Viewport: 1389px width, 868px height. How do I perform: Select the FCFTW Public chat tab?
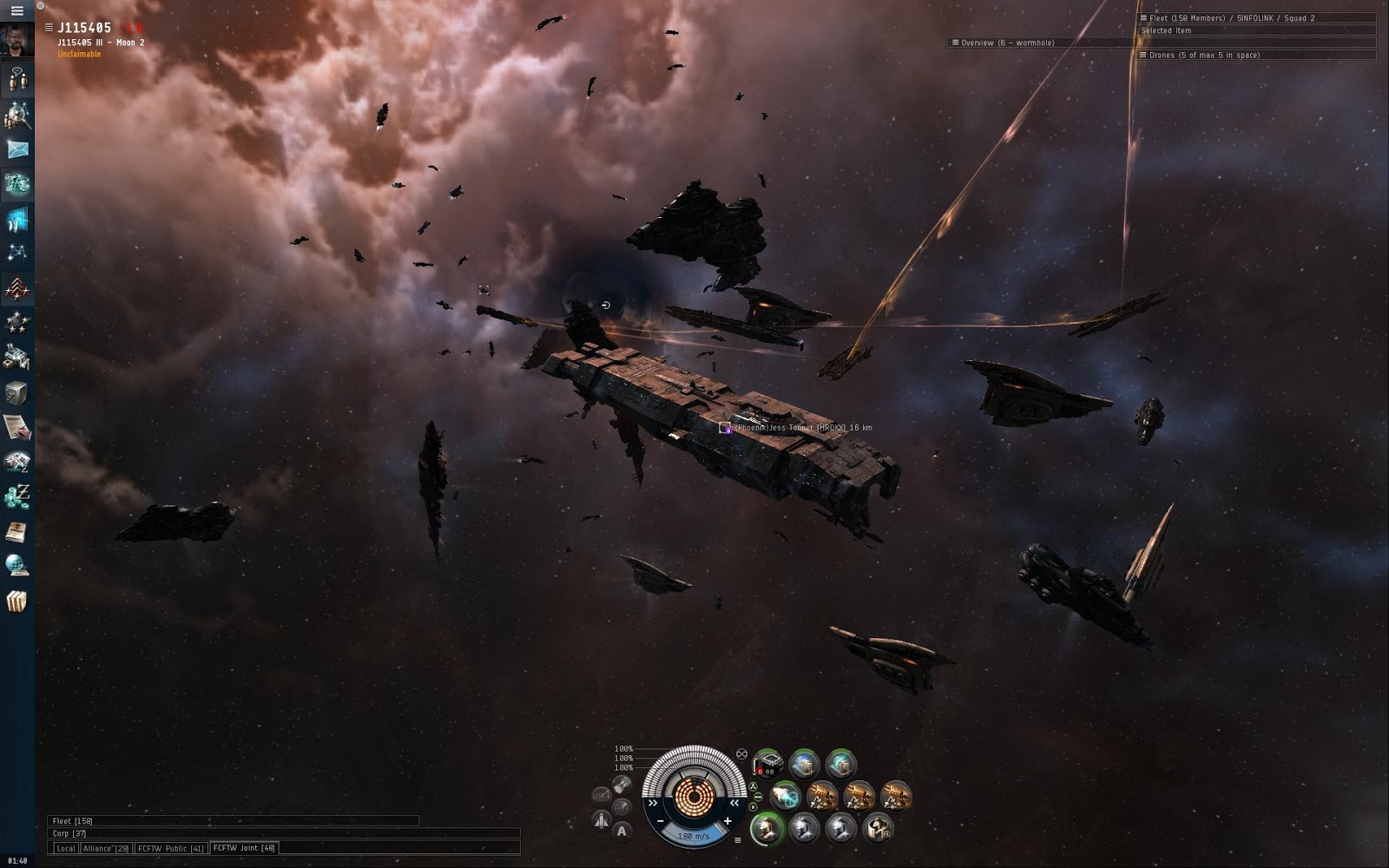point(170,848)
